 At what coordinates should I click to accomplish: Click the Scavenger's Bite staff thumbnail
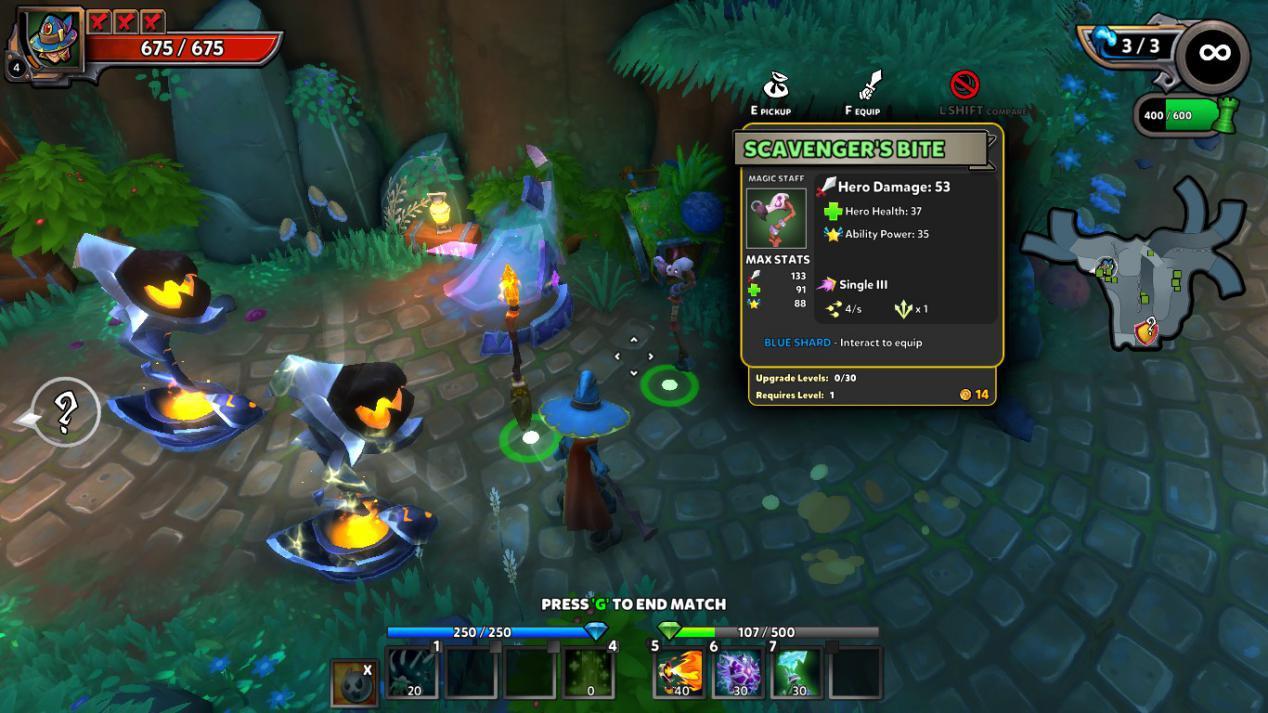point(775,218)
